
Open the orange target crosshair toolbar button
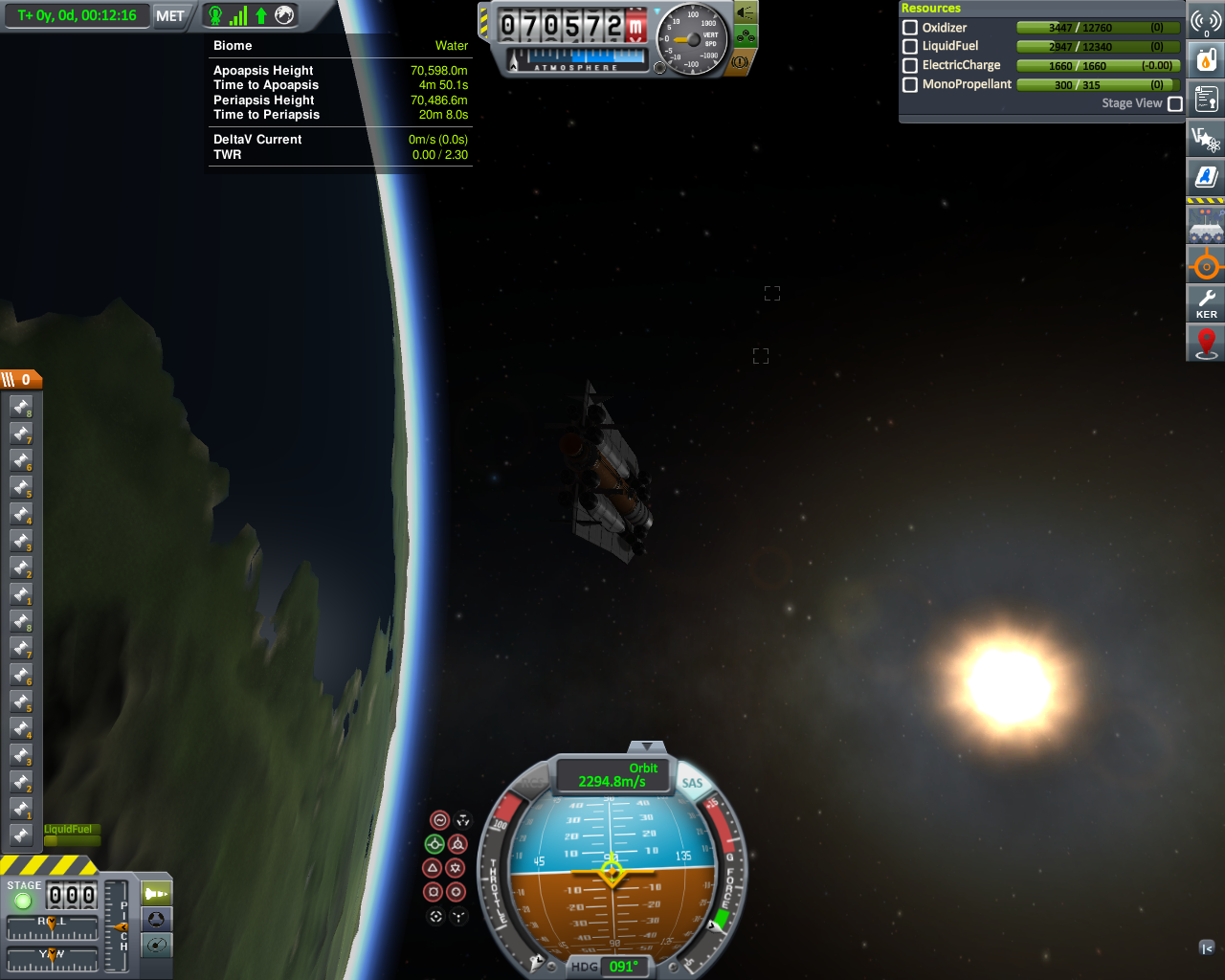coord(1206,265)
